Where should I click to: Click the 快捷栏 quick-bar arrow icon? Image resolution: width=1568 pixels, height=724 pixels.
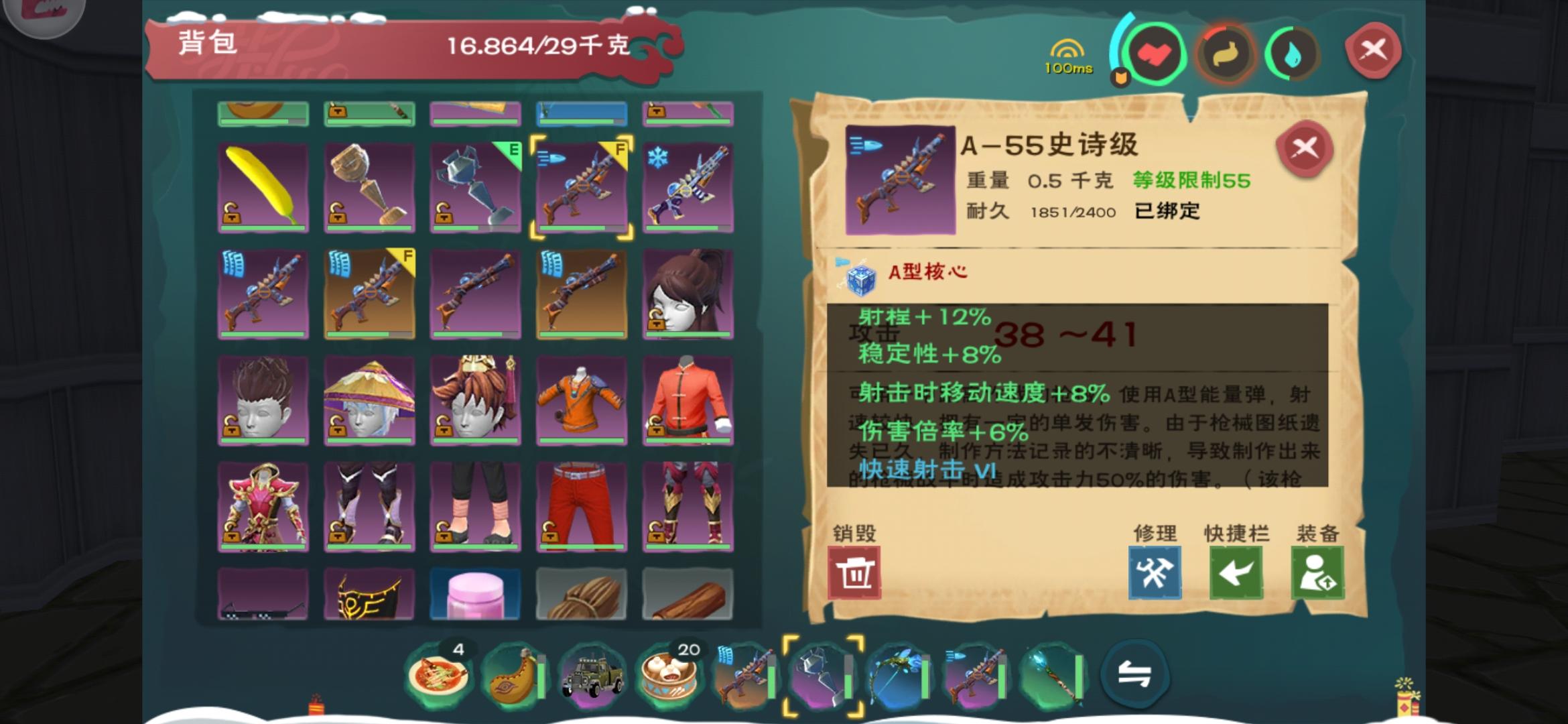pyautogui.click(x=1235, y=573)
